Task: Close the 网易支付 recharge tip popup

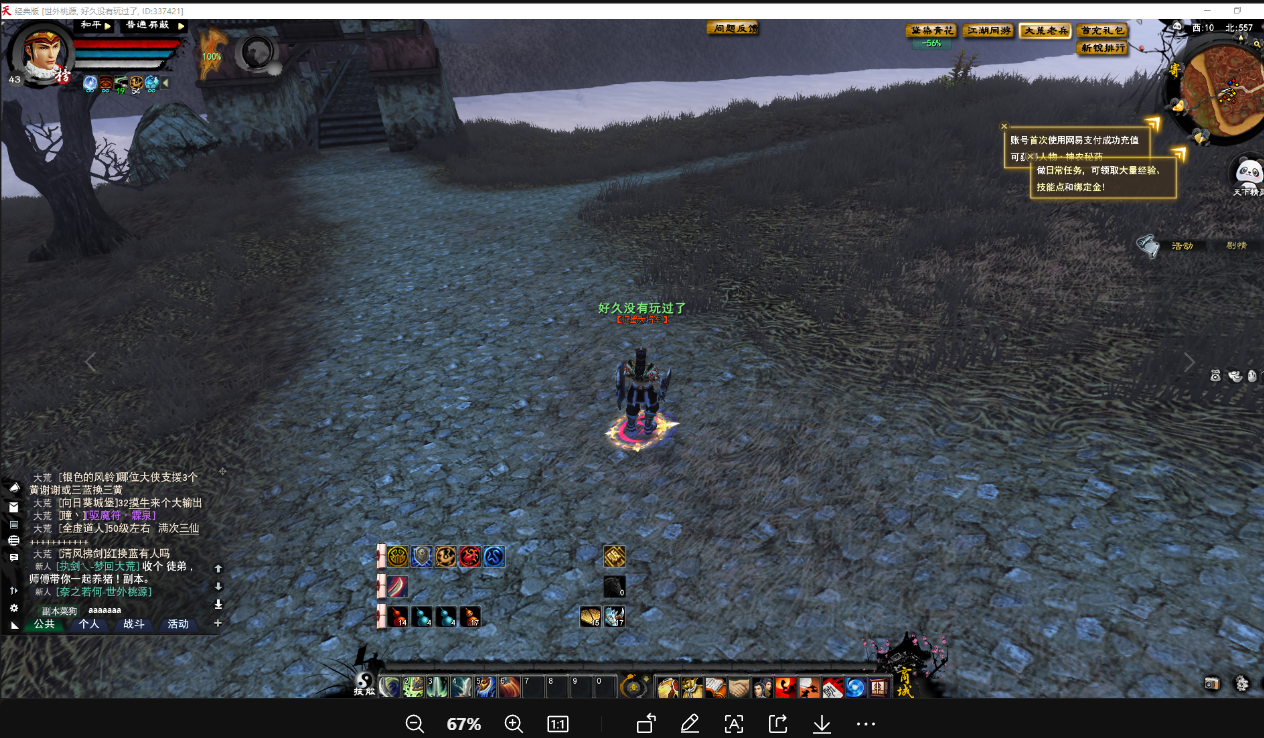Action: click(1004, 127)
